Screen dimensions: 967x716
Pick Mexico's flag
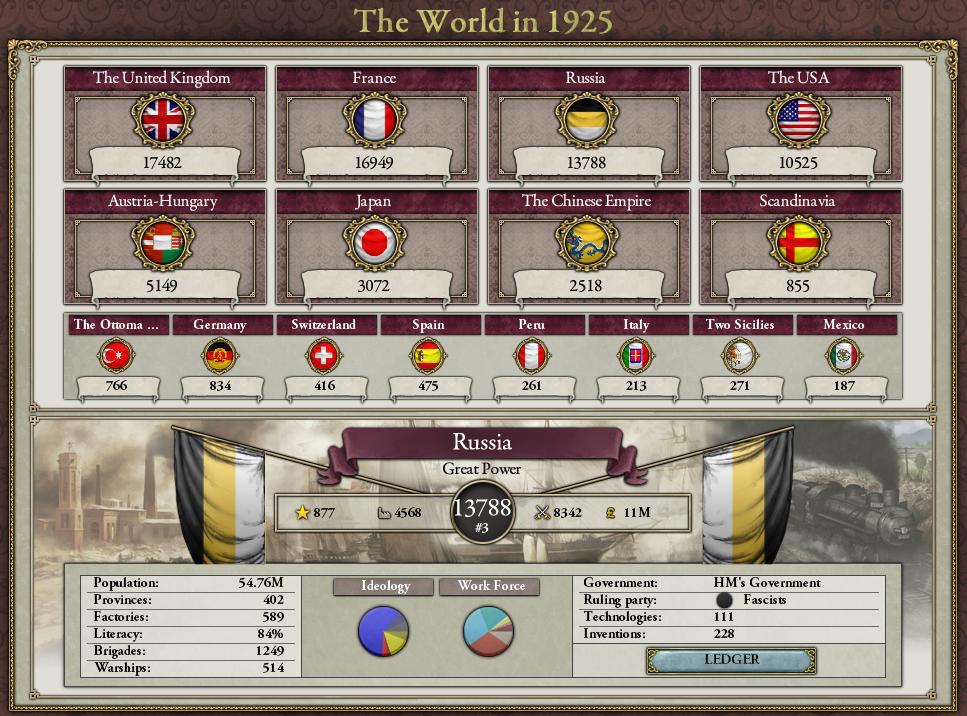coord(844,355)
